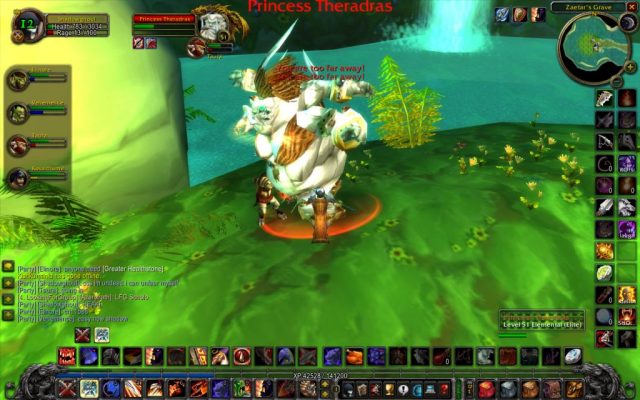Open the chat menu button beside chat
The height and width of the screenshot is (400, 640).
click(x=8, y=266)
